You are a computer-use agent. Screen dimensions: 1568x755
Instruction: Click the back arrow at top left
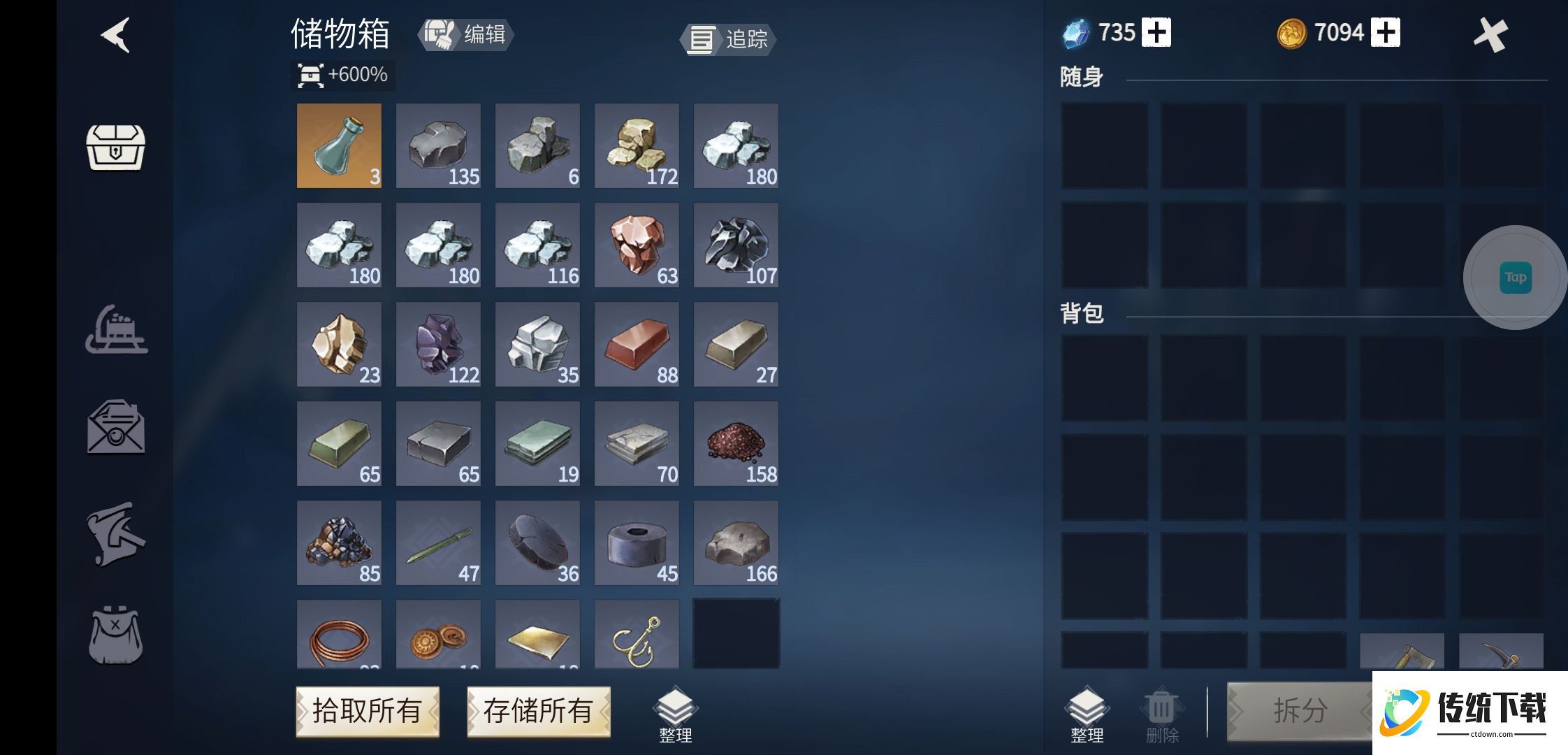pos(114,36)
